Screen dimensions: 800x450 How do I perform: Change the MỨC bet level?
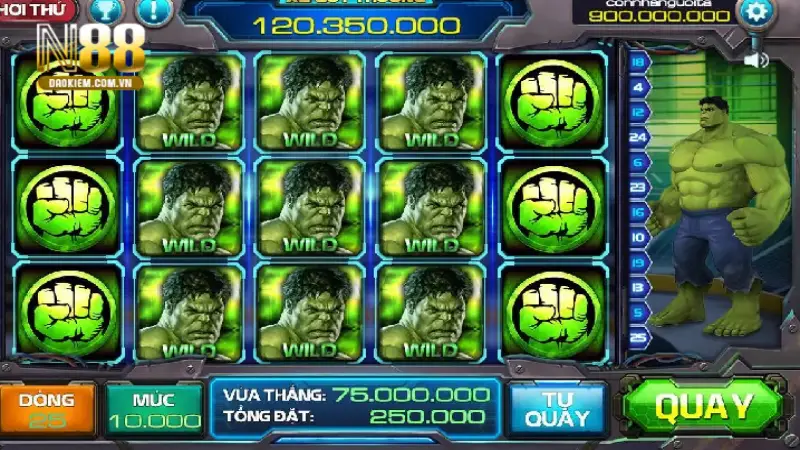153,409
